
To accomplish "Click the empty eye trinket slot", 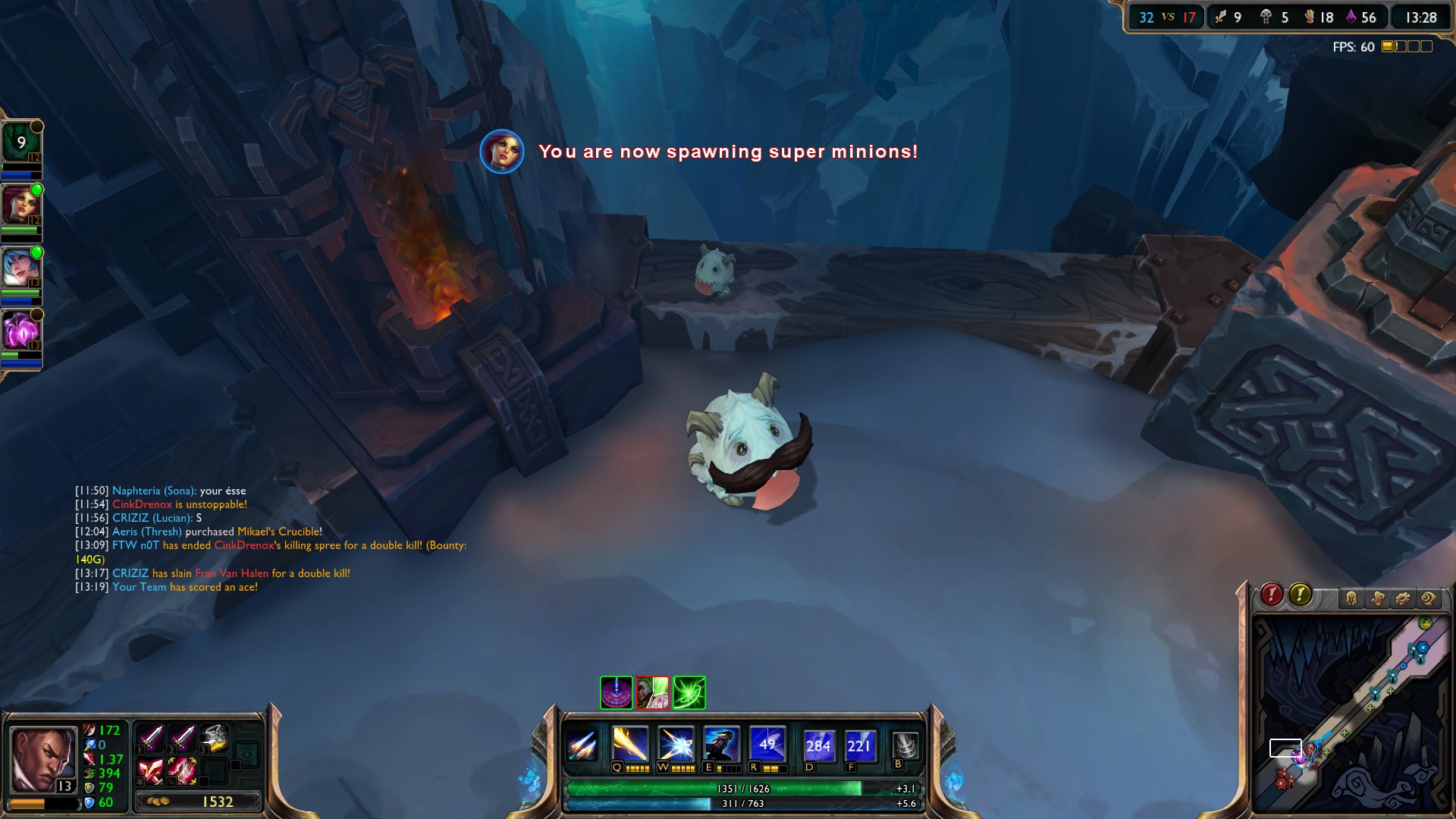I will 246,755.
